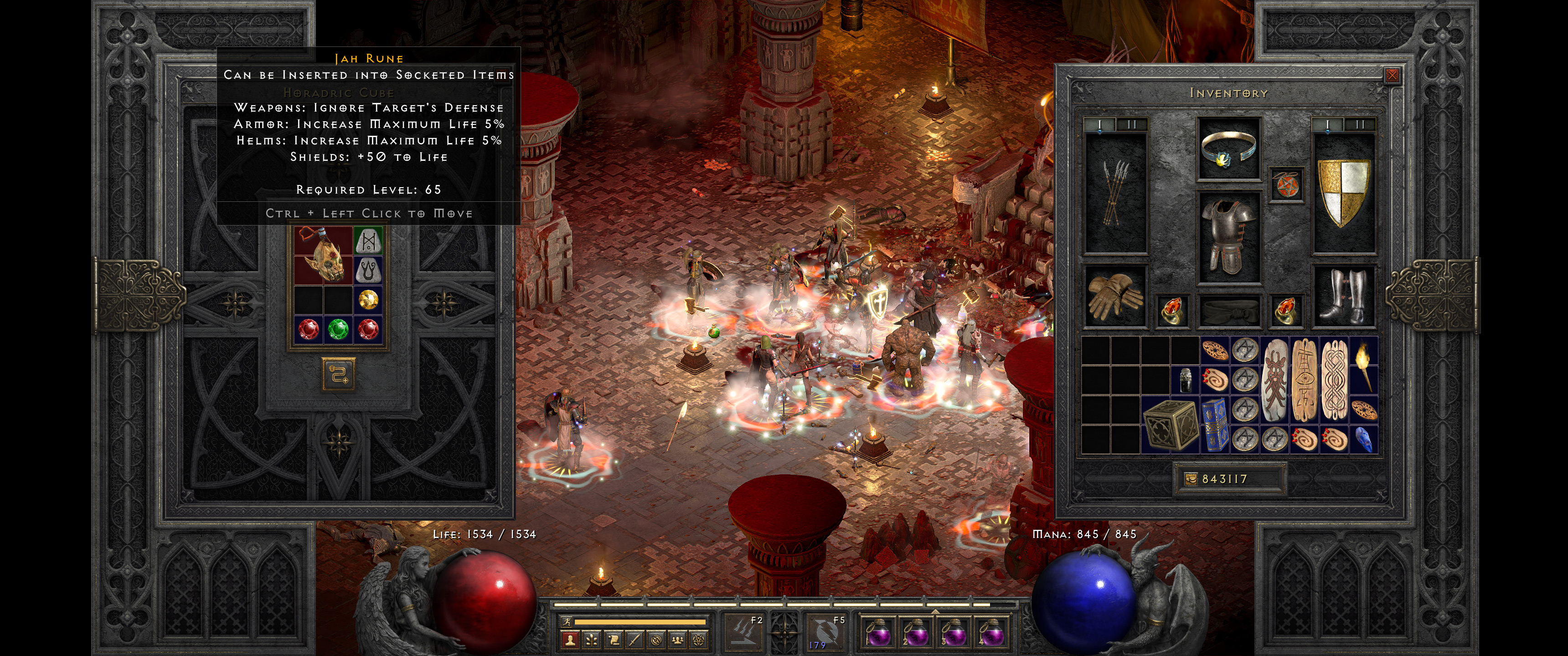Viewport: 1568px width, 656px height.
Task: Switch to weapon swap II on the weapon side
Action: pos(1132,124)
